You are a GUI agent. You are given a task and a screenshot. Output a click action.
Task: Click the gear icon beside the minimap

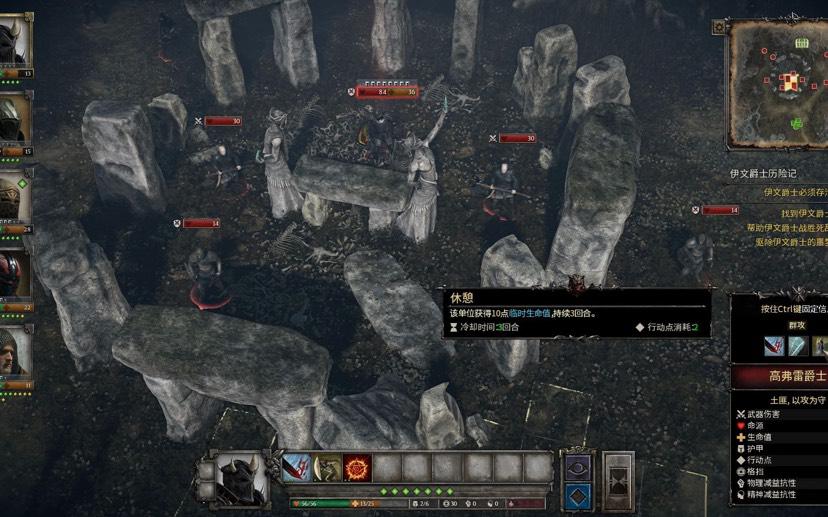(717, 28)
